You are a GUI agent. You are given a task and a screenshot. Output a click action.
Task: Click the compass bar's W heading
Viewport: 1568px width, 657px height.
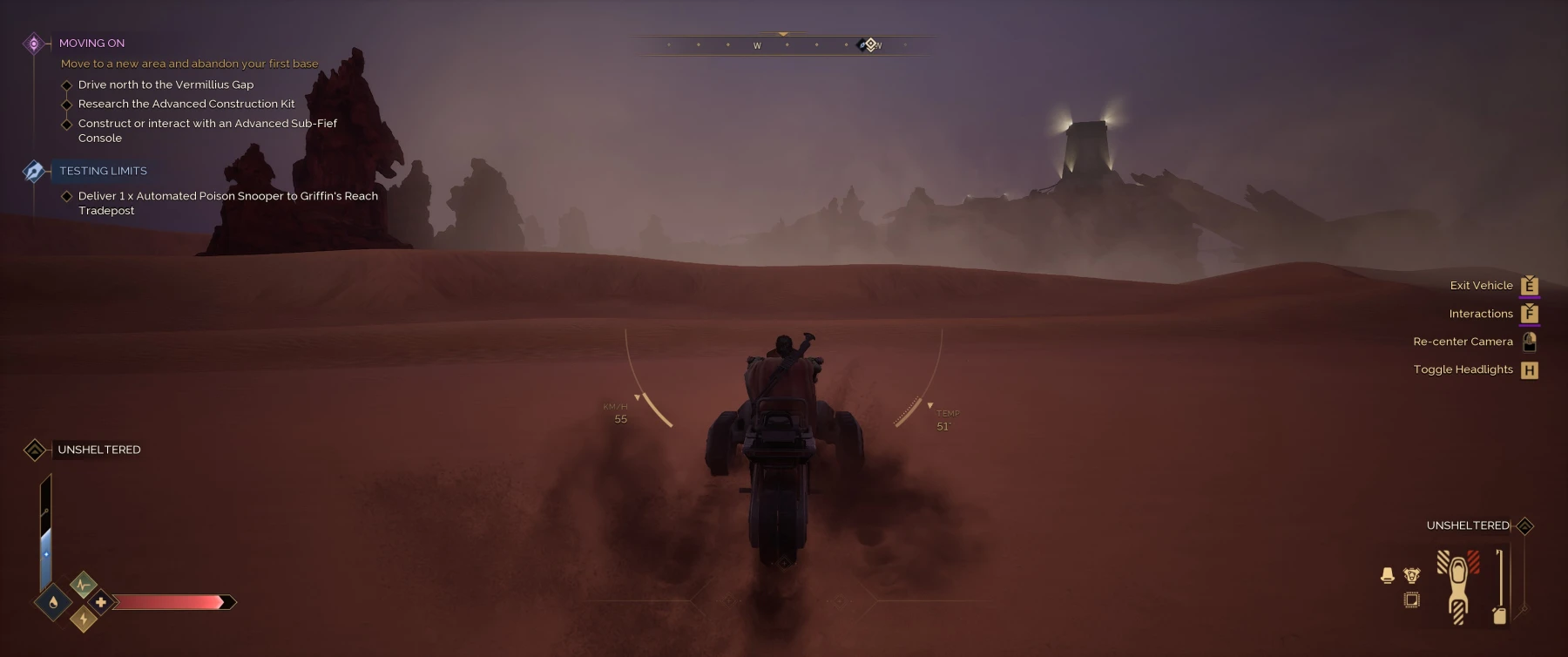click(x=757, y=45)
